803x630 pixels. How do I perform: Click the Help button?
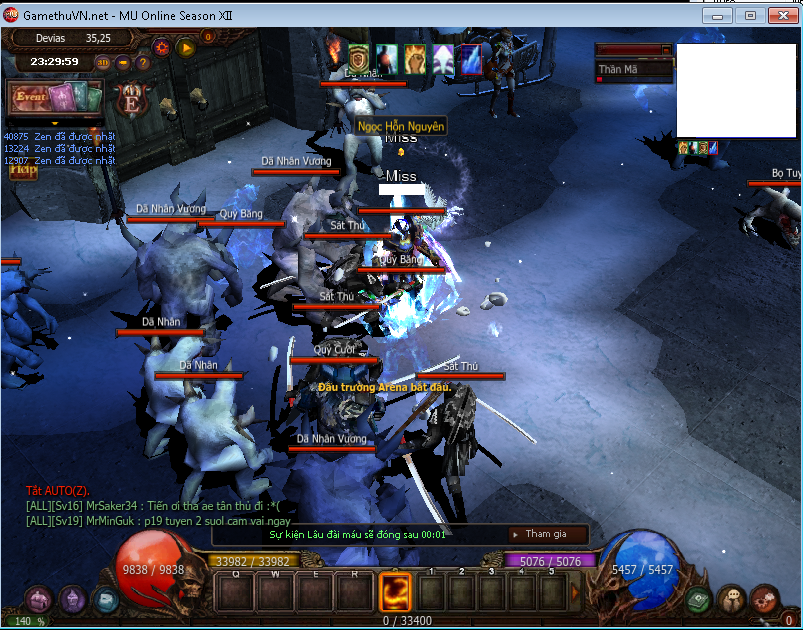(23, 170)
